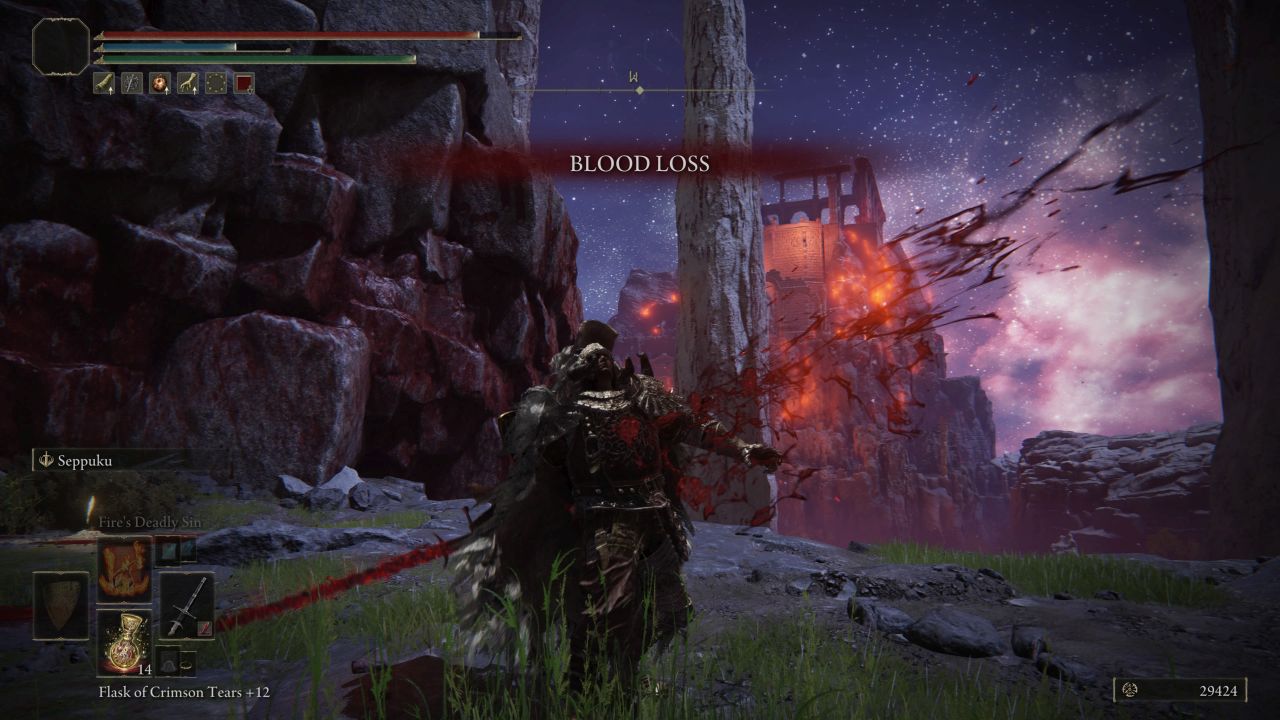Switch to the Seppuku skill label

[84, 460]
